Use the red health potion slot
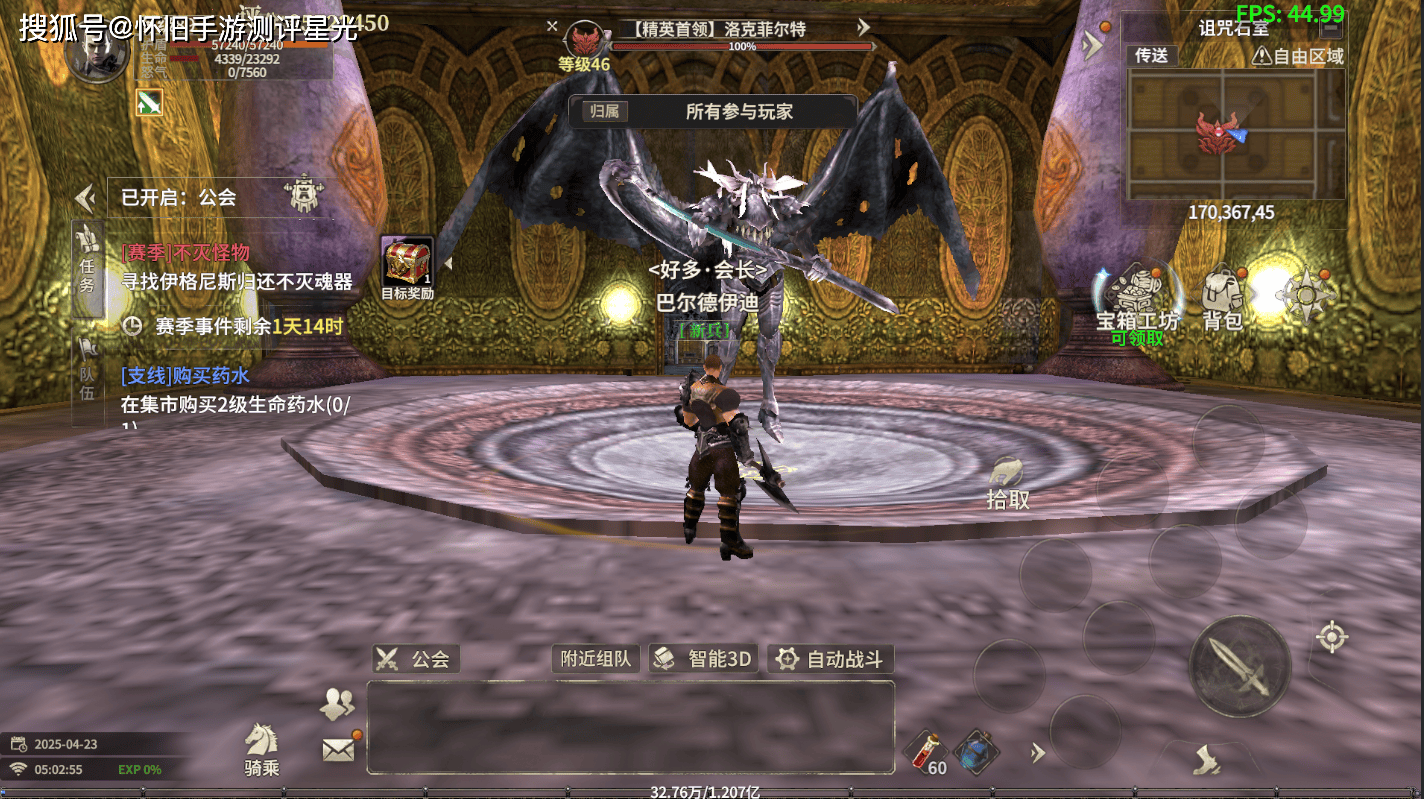 click(x=925, y=751)
